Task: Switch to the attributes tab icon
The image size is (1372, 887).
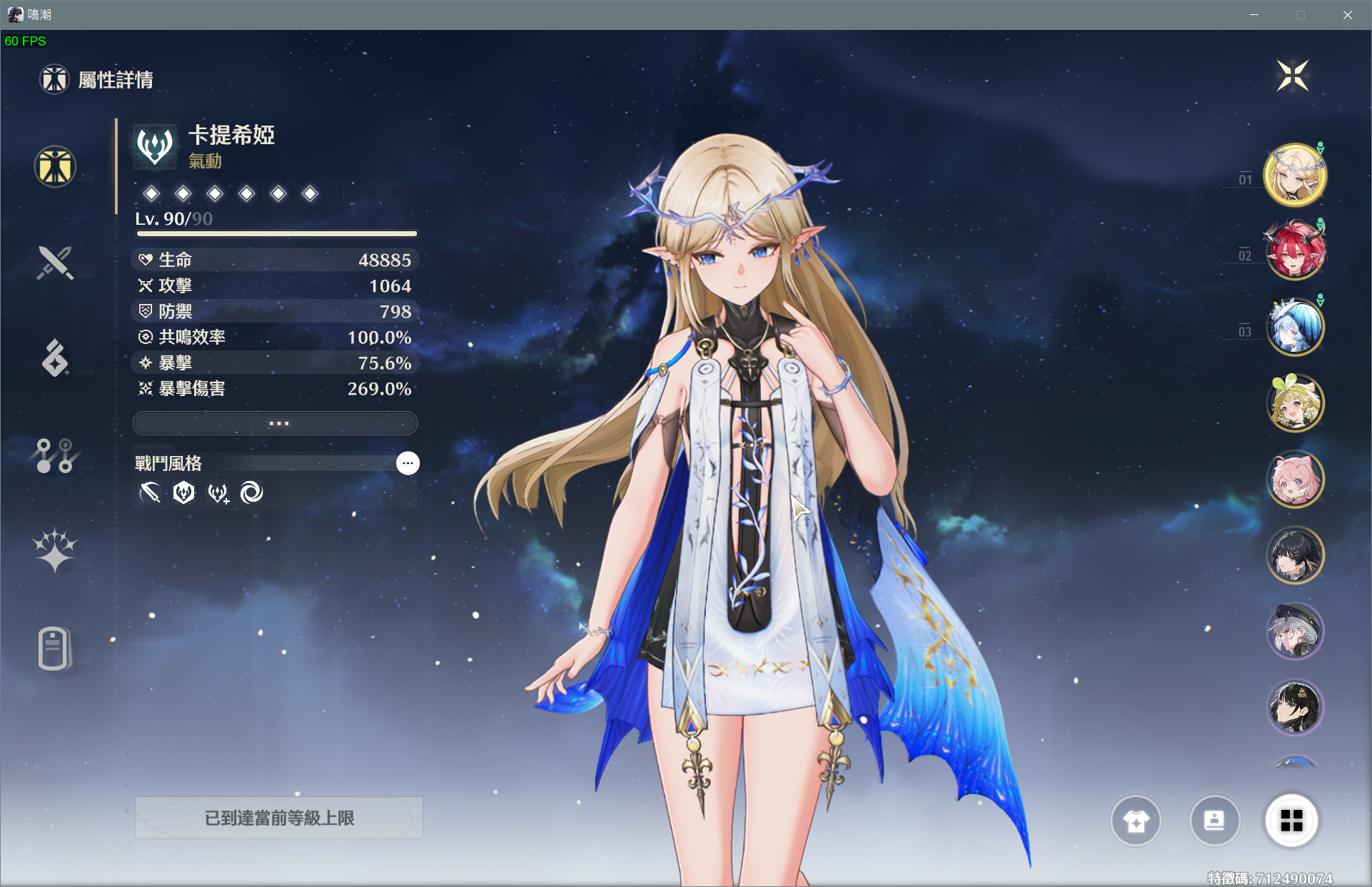Action: tap(55, 167)
